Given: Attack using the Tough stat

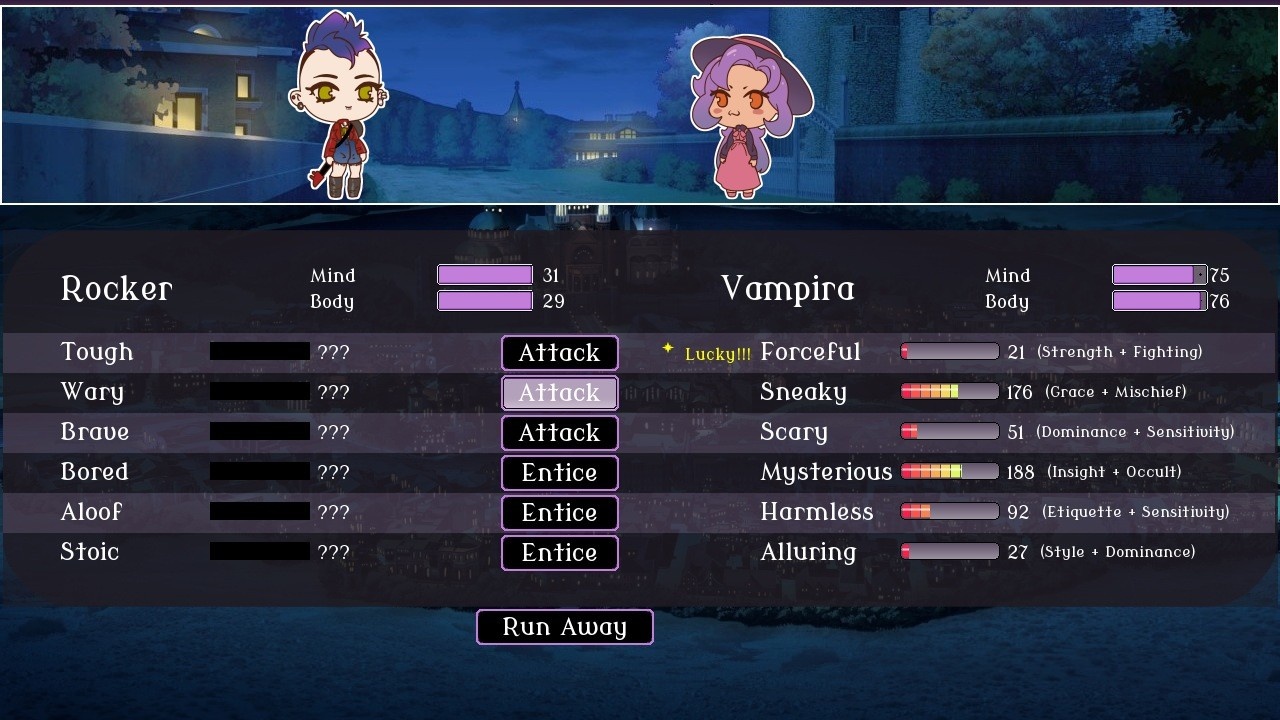Looking at the screenshot, I should tap(559, 352).
